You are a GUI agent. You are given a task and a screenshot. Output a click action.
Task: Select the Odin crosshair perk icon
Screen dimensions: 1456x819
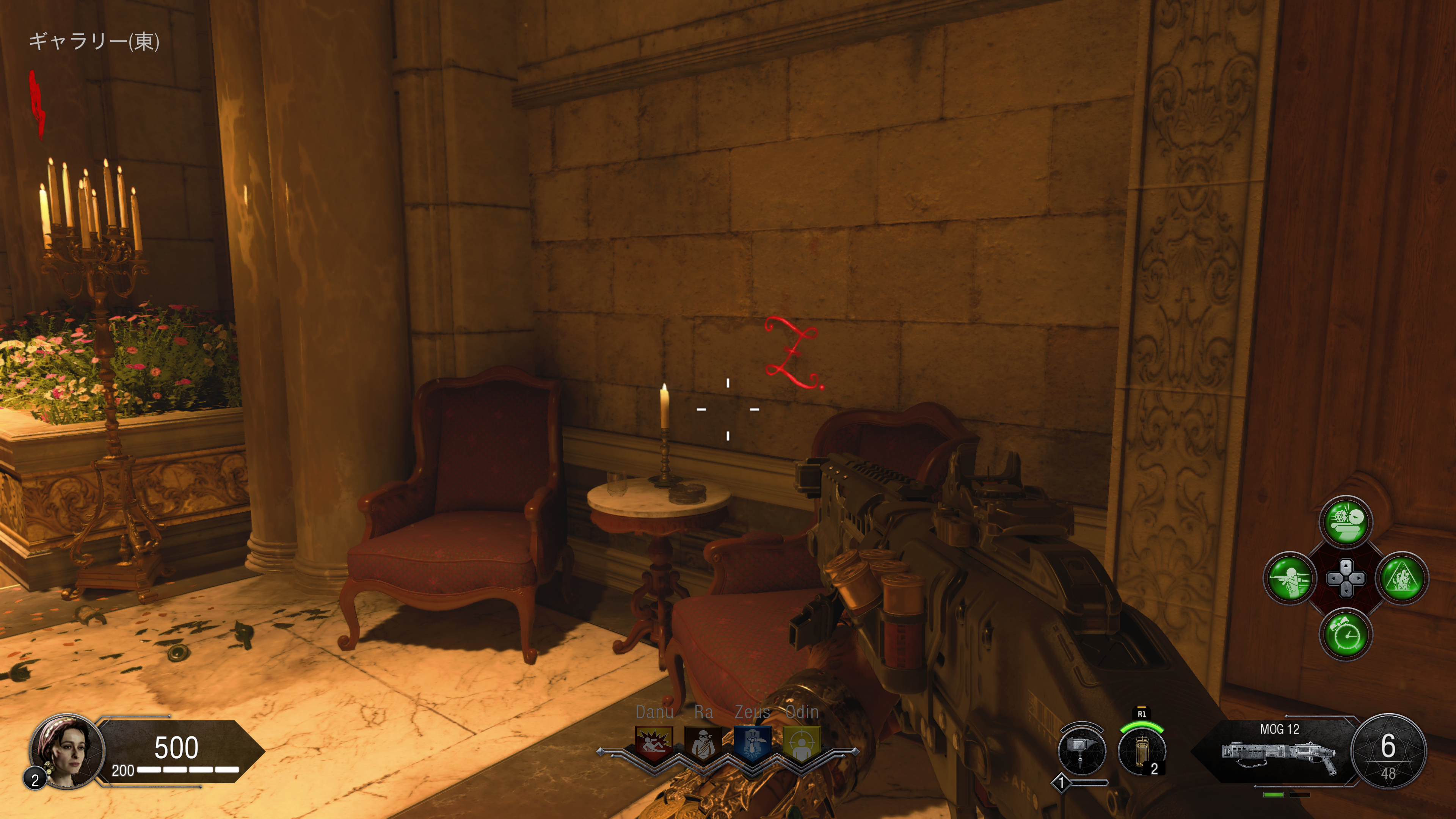[801, 743]
